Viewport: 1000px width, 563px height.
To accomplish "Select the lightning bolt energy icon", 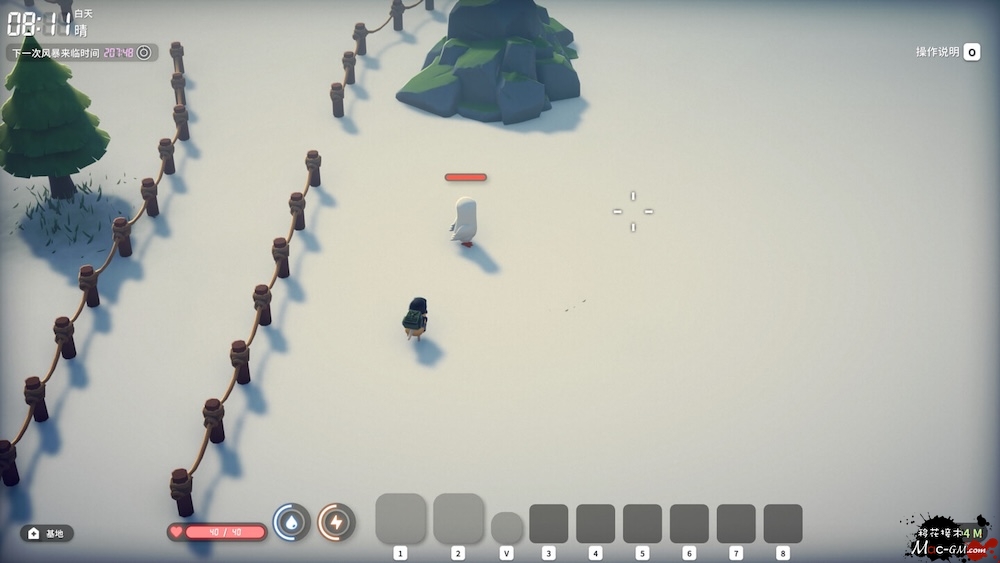I will (336, 522).
